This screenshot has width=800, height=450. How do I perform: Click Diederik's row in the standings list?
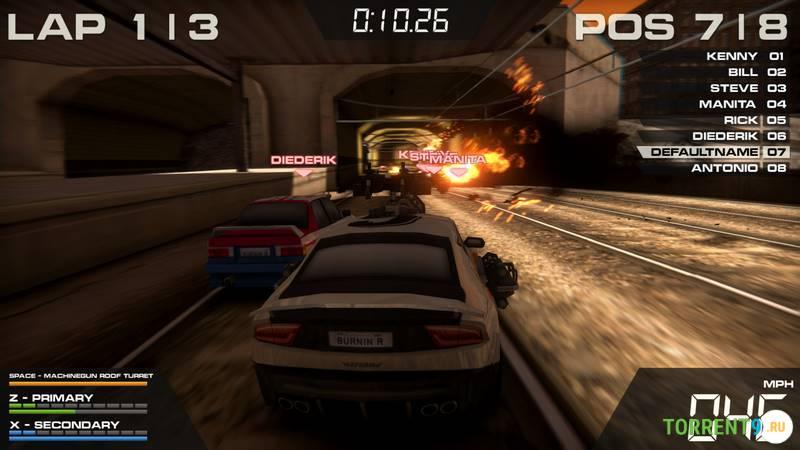pyautogui.click(x=743, y=136)
